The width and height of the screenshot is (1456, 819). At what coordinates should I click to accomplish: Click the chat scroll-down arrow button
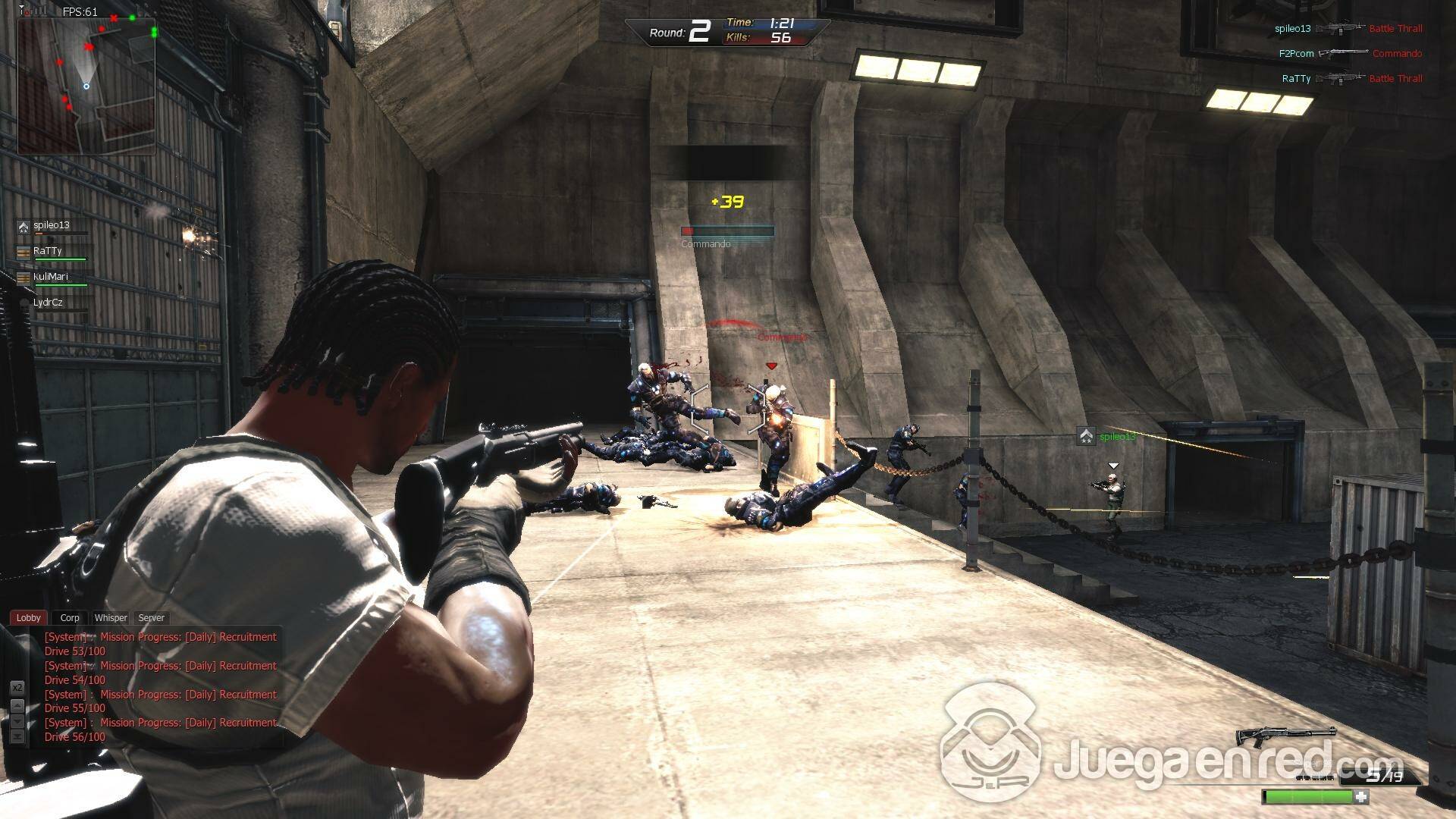[x=17, y=721]
